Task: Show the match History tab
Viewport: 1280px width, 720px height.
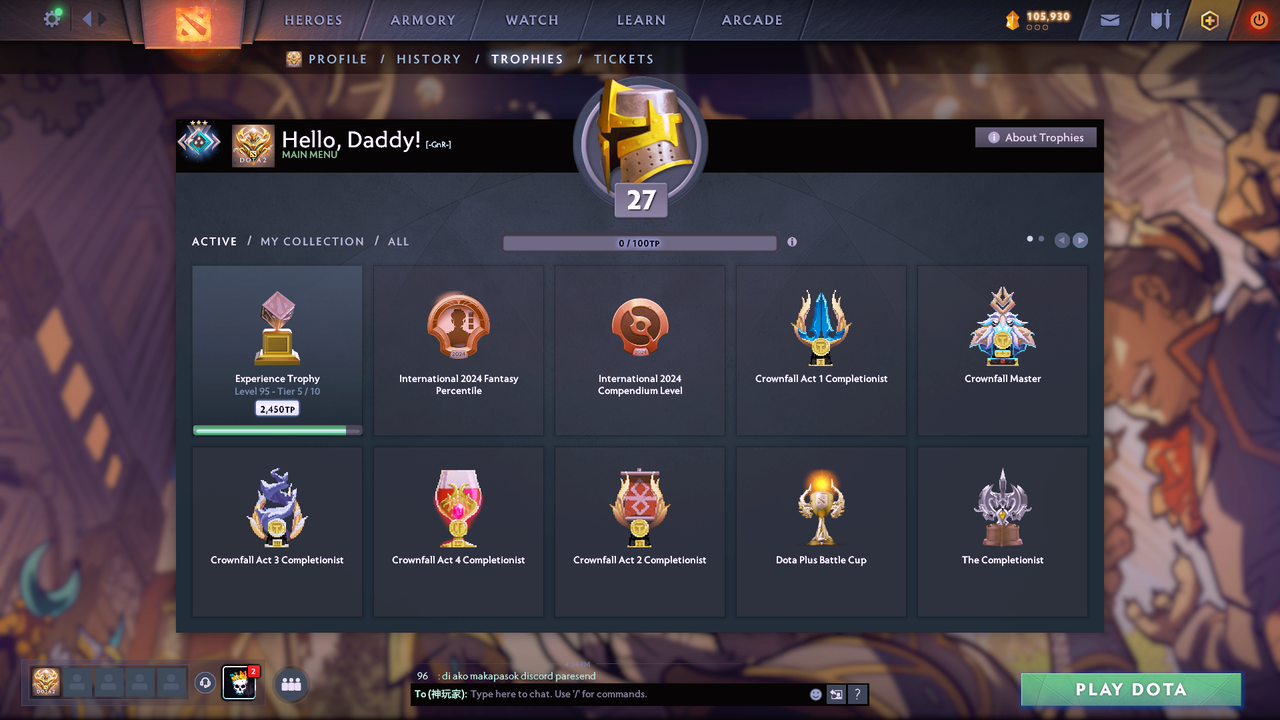Action: pyautogui.click(x=428, y=59)
